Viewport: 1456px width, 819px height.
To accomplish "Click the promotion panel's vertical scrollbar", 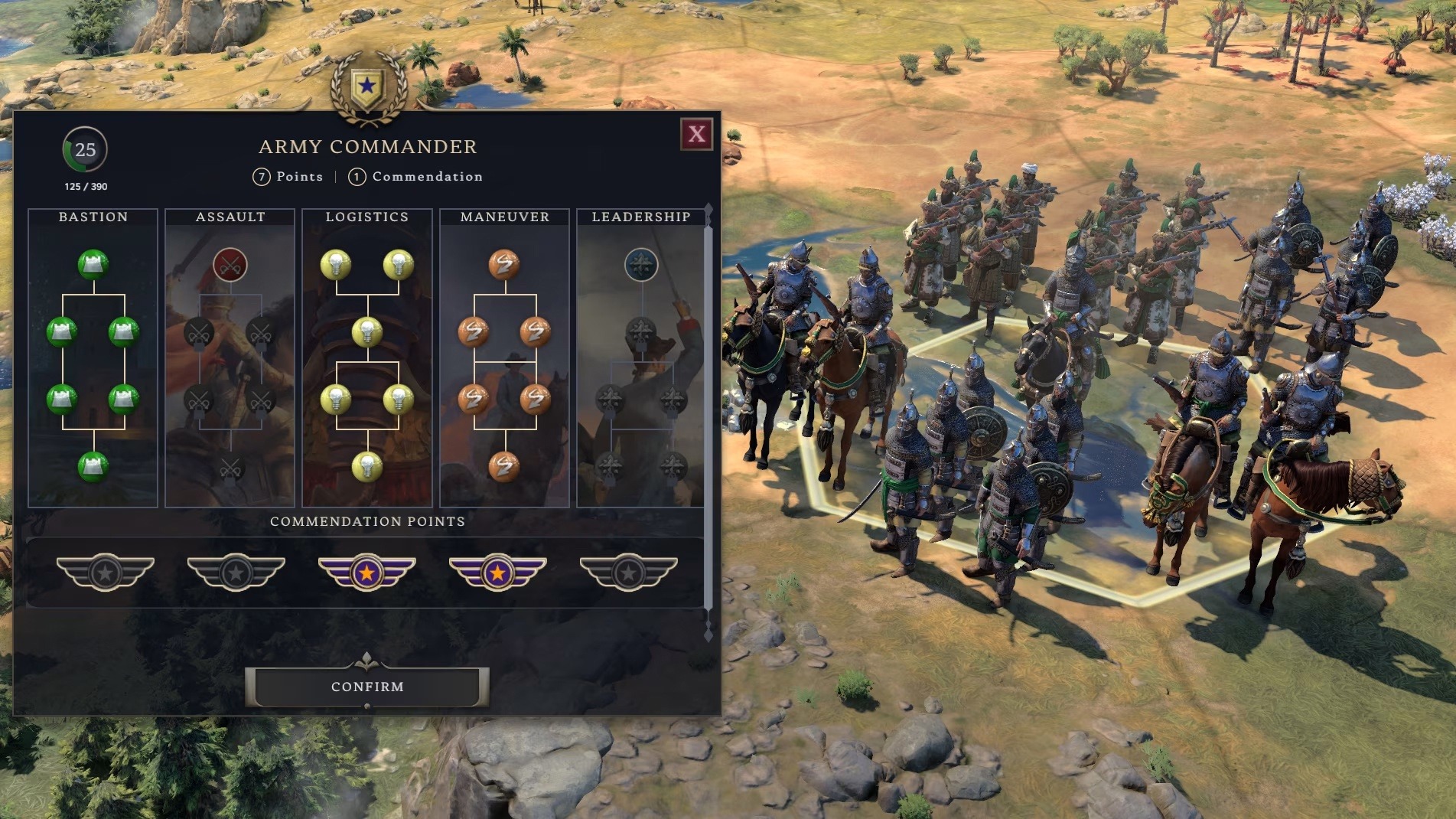I will point(708,413).
